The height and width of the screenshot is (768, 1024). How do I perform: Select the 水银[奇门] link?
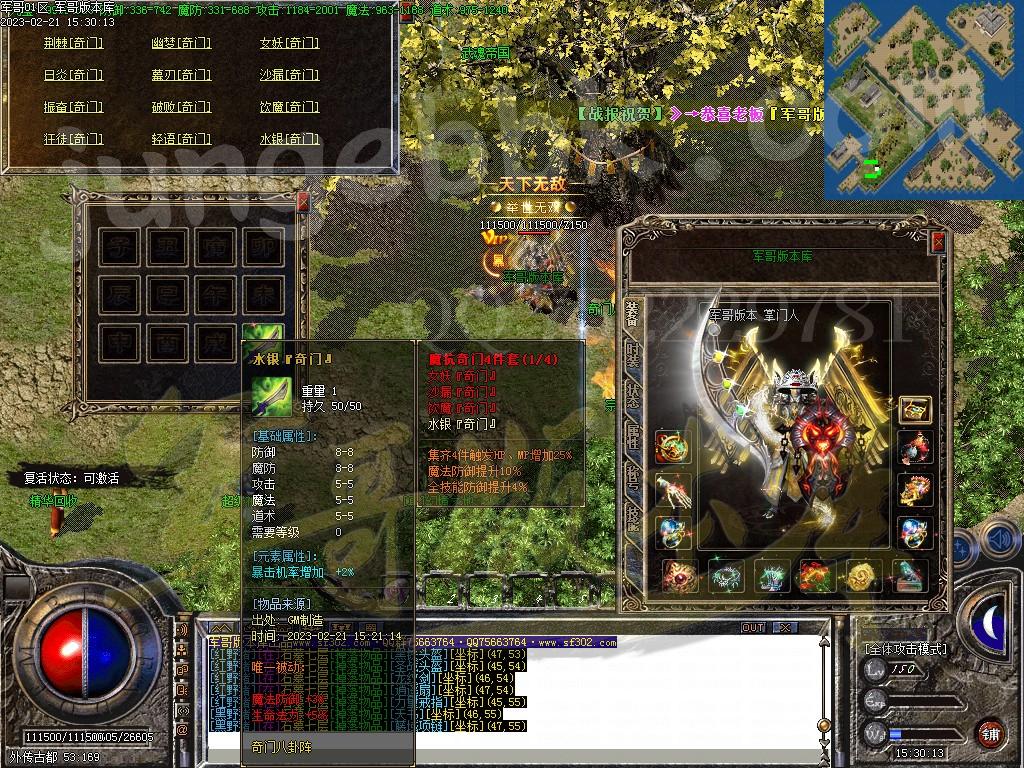coord(289,139)
